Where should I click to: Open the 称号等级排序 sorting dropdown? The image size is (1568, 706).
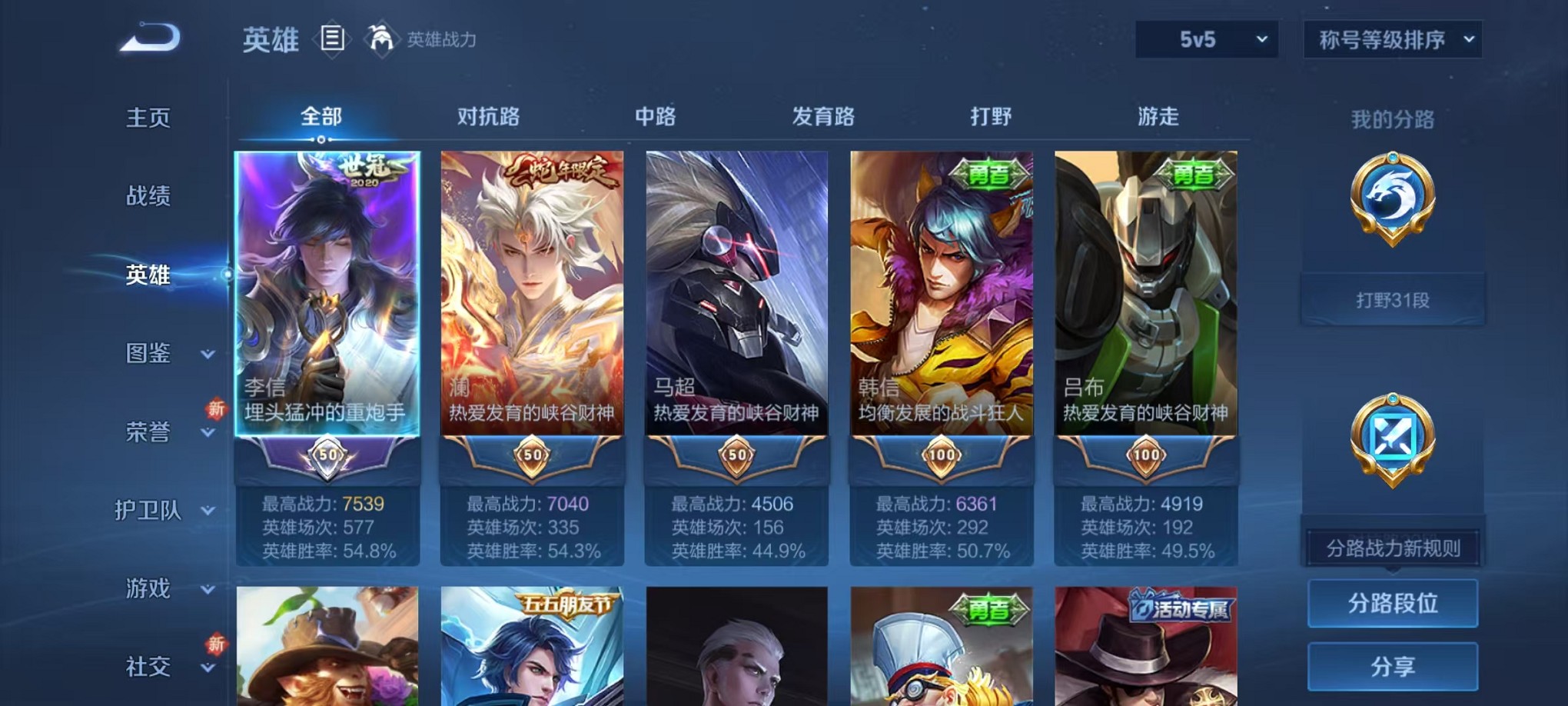(x=1391, y=37)
